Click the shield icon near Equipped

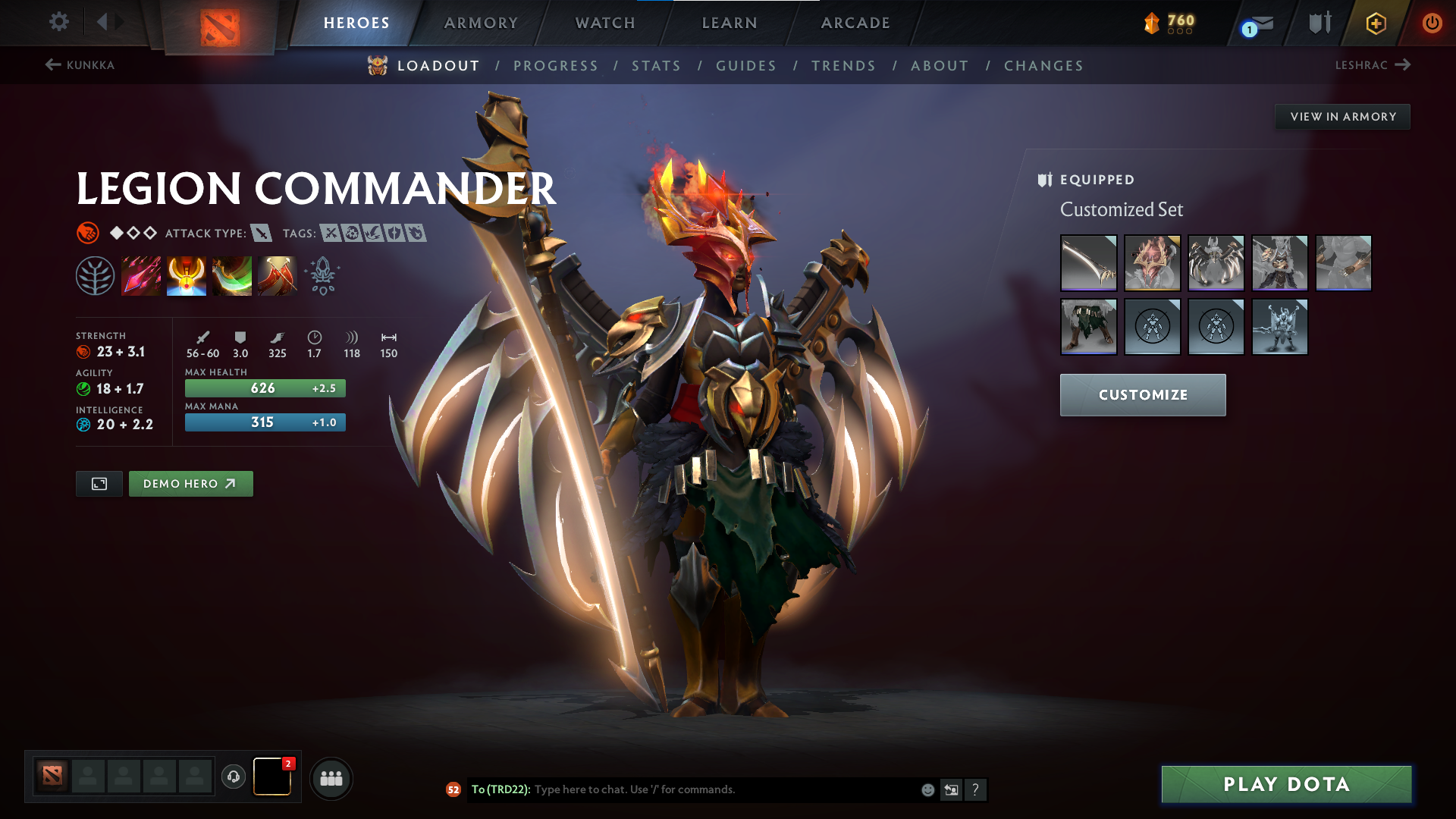click(x=1045, y=180)
